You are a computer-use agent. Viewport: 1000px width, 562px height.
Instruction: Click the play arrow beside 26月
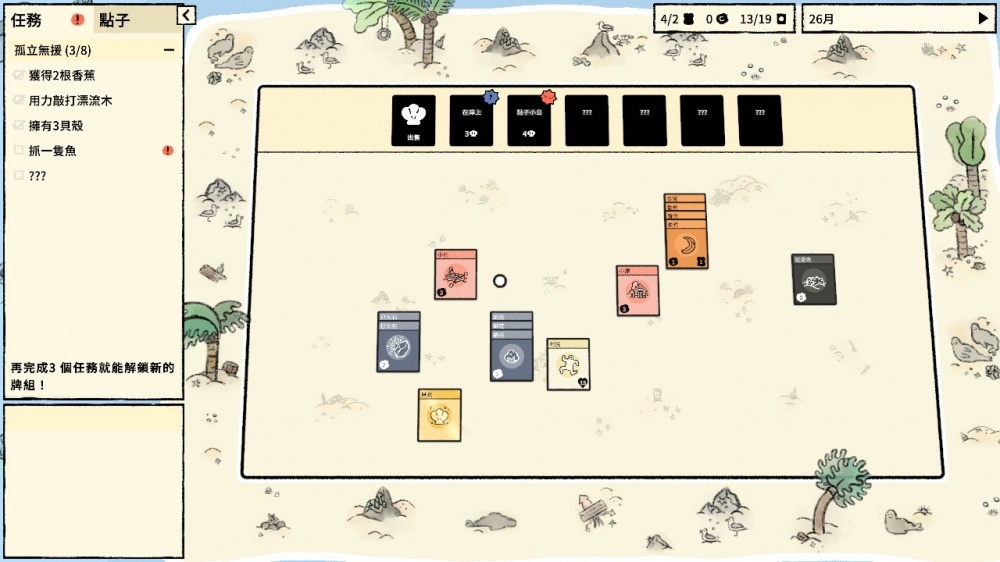[x=982, y=18]
